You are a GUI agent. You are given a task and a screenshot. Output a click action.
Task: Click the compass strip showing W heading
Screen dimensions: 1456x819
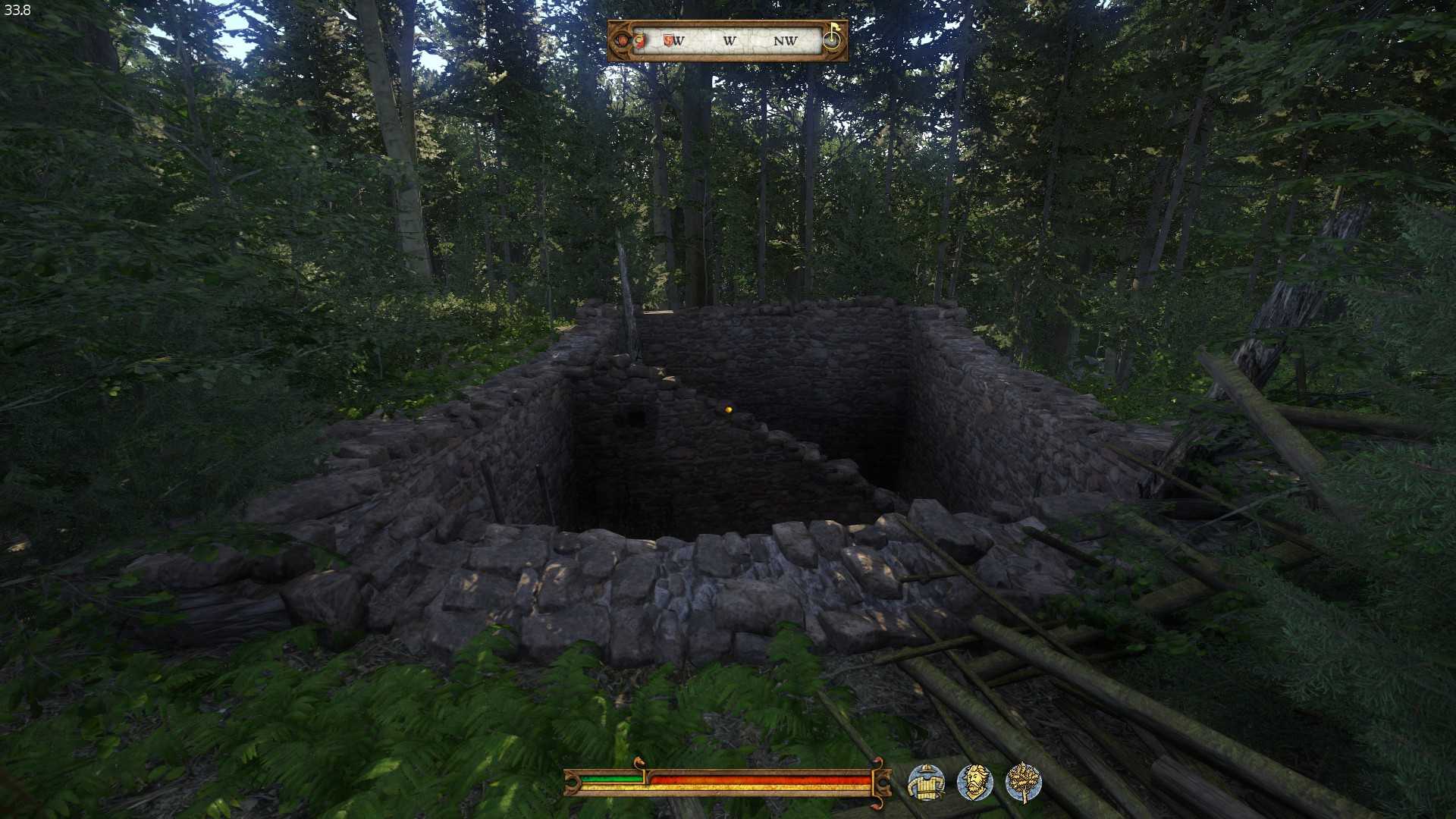coord(729,41)
